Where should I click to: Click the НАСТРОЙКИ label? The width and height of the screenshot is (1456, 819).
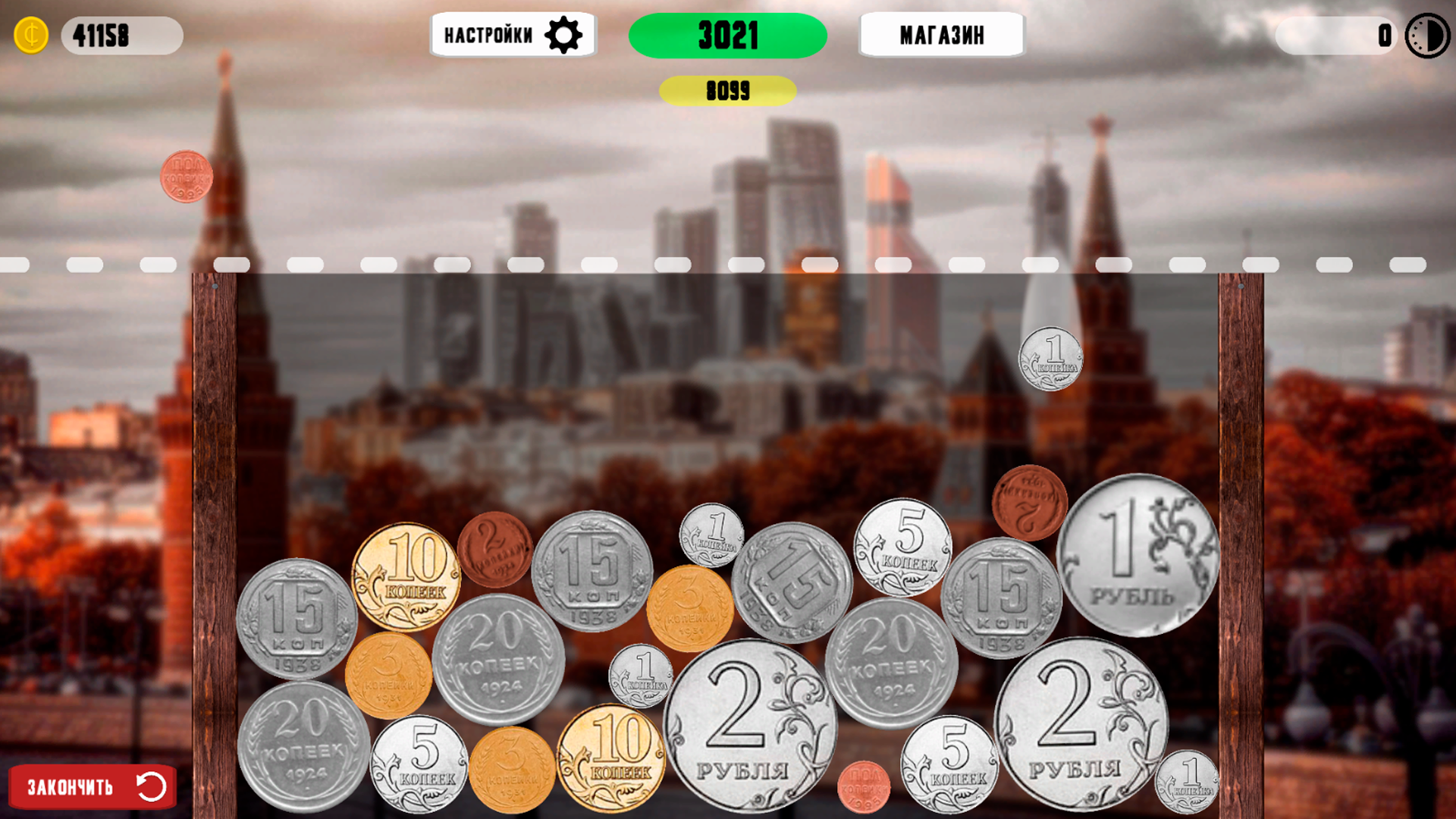coord(489,34)
